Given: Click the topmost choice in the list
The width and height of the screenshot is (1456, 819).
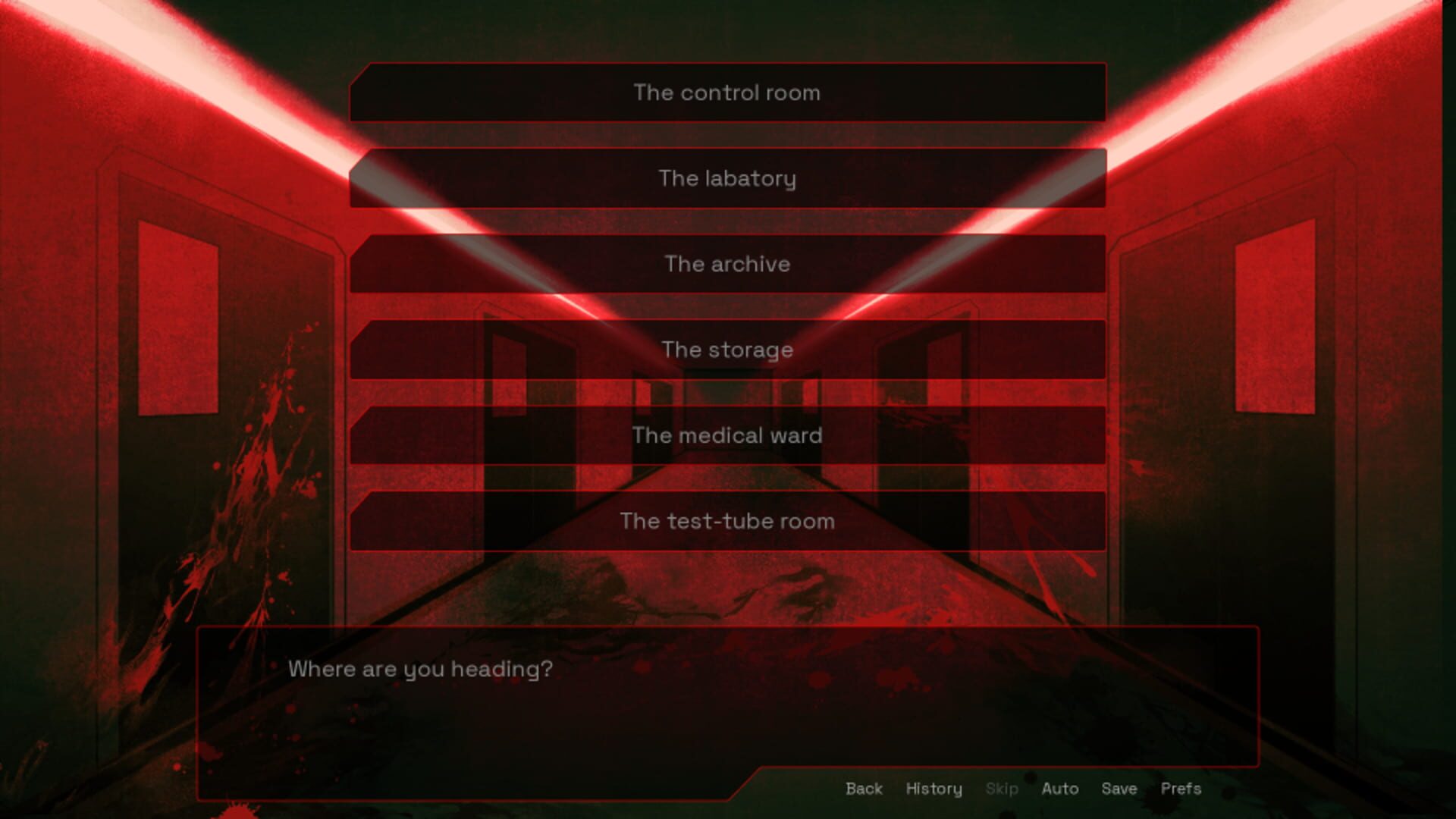Looking at the screenshot, I should click(x=728, y=93).
